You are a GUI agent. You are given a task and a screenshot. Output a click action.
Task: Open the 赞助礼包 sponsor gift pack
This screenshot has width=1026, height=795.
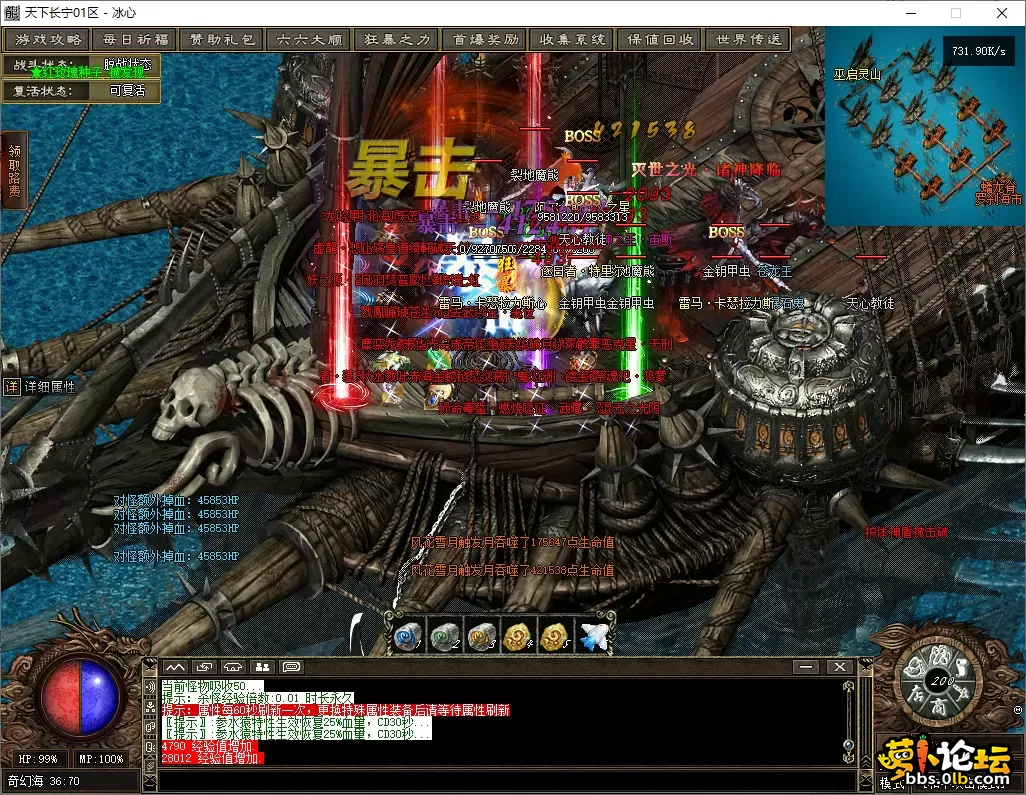click(x=222, y=40)
